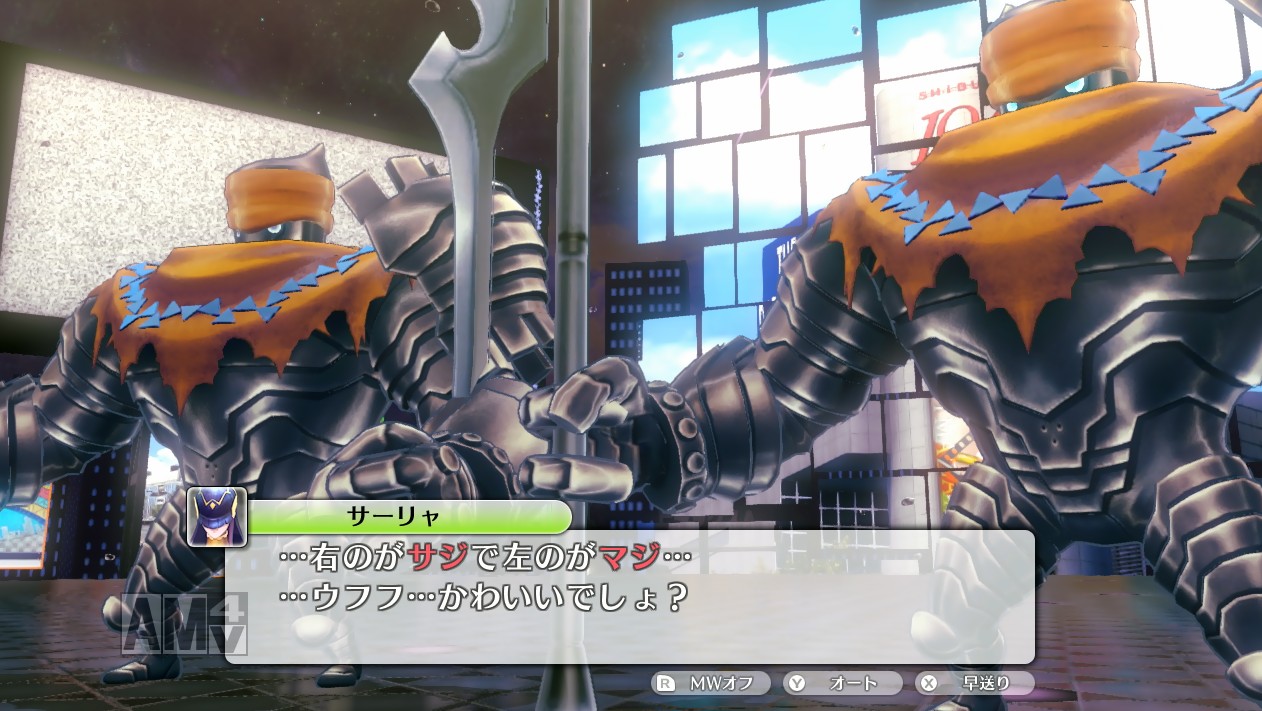
Task: Toggle the オート auto-advance button
Action: [x=841, y=684]
